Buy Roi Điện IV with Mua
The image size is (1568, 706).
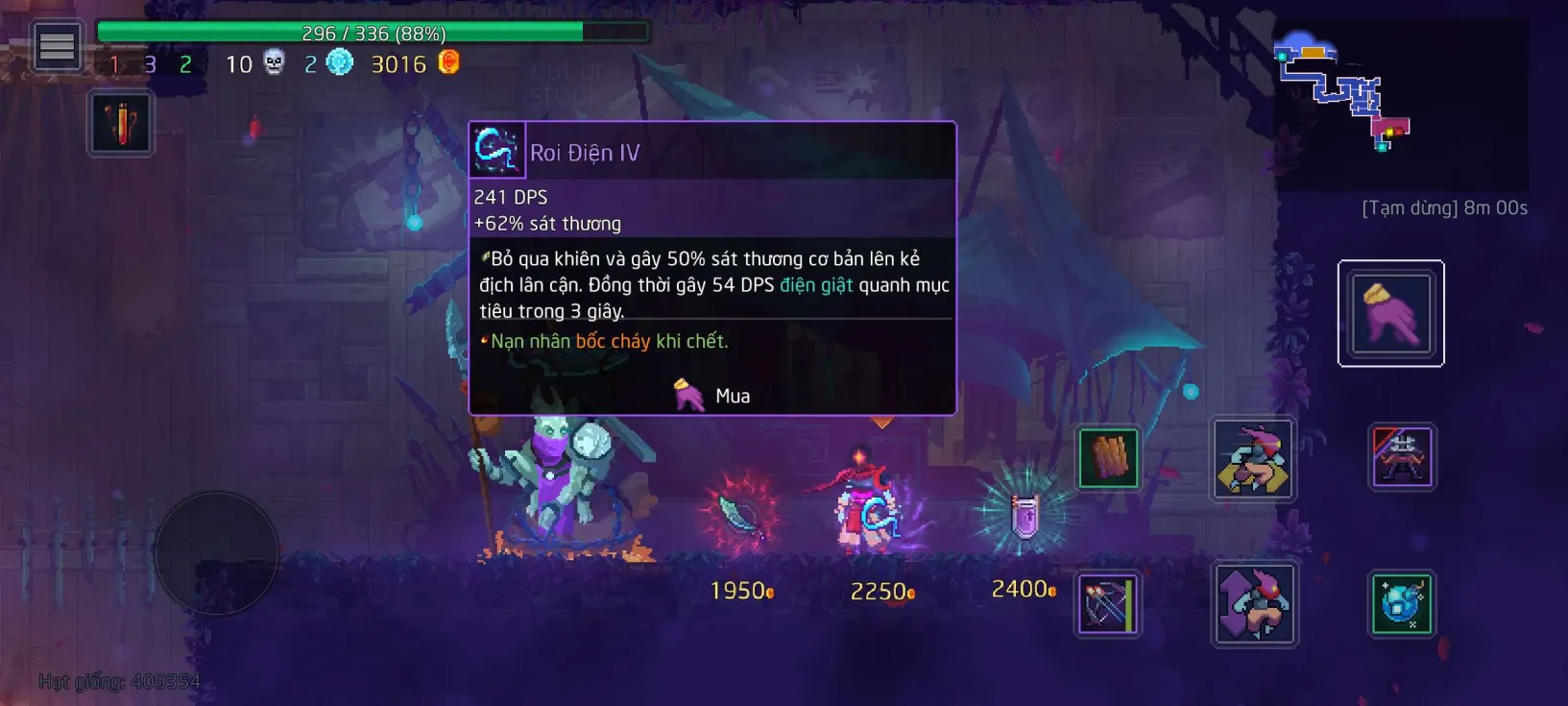pyautogui.click(x=713, y=396)
